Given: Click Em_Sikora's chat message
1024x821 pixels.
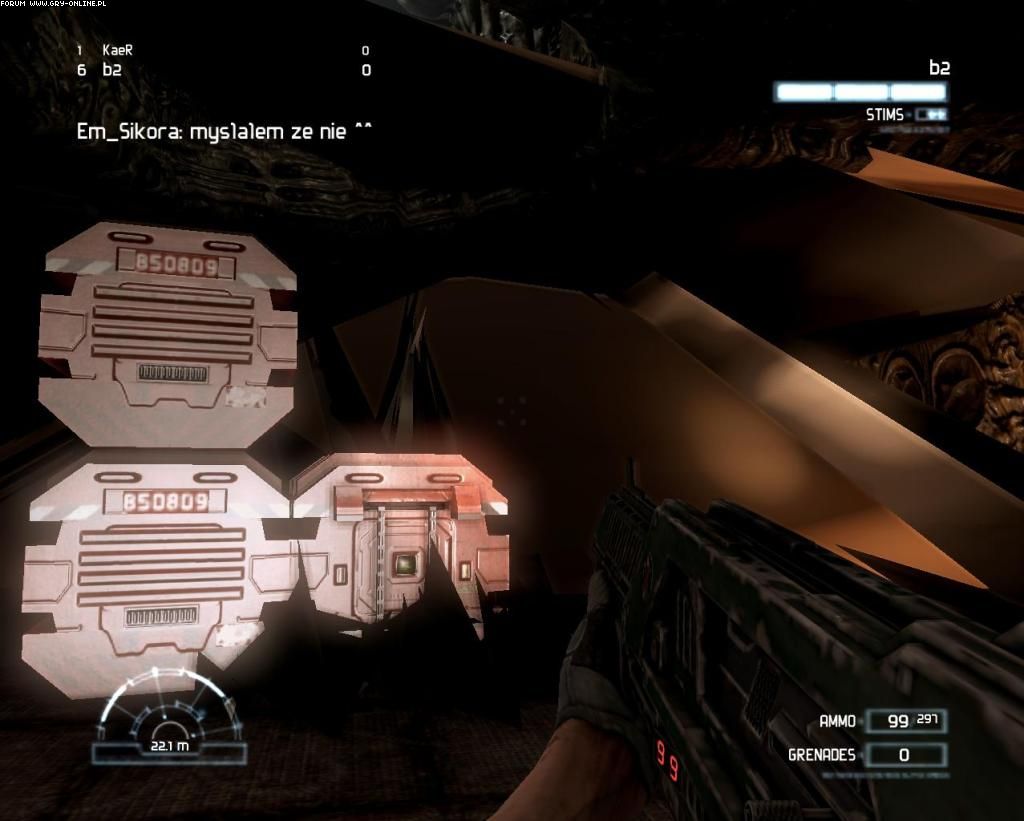Looking at the screenshot, I should coord(224,131).
